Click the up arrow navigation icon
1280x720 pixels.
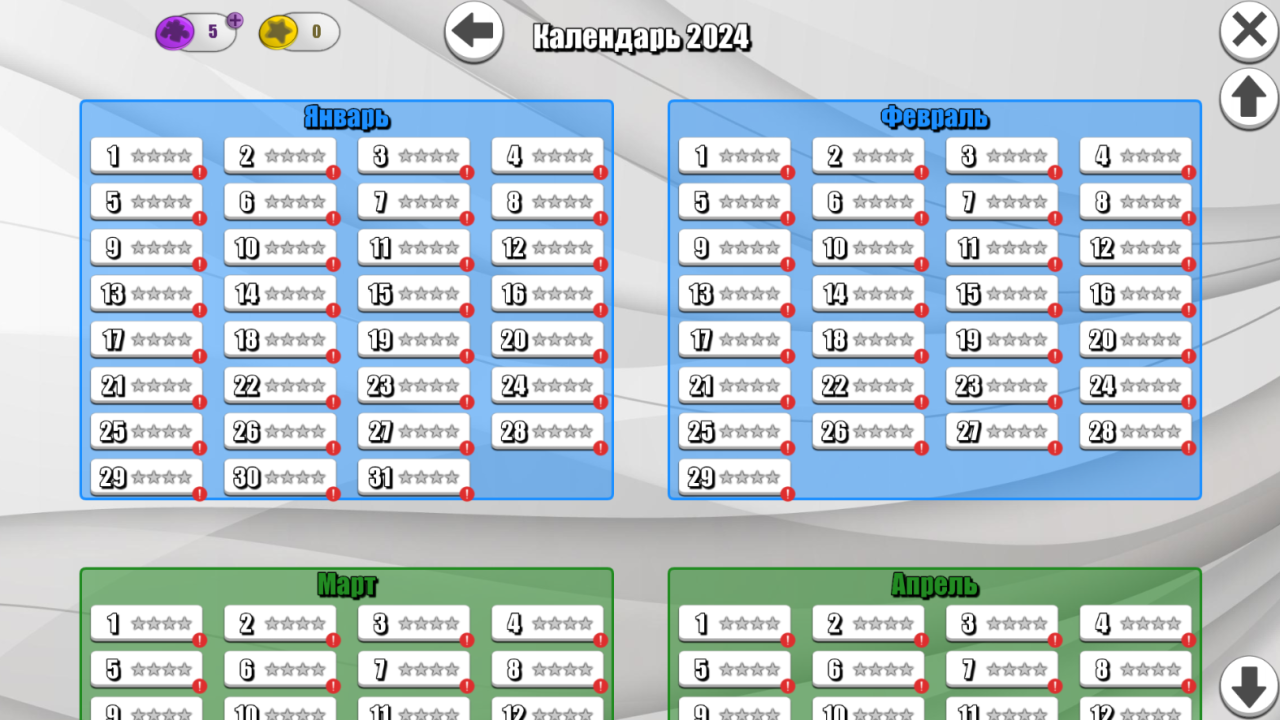pos(1247,99)
